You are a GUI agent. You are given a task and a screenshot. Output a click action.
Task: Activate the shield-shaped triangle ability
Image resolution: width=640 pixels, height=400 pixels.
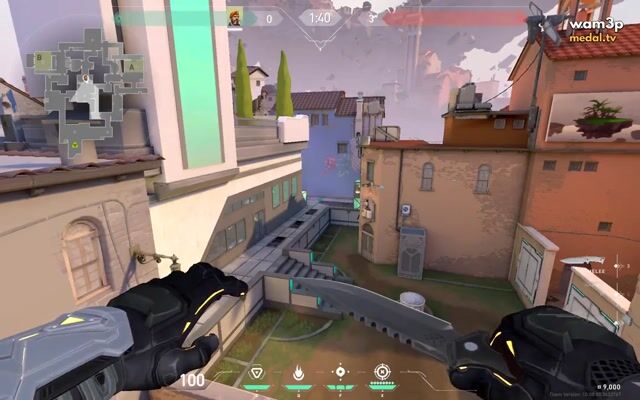(x=256, y=373)
